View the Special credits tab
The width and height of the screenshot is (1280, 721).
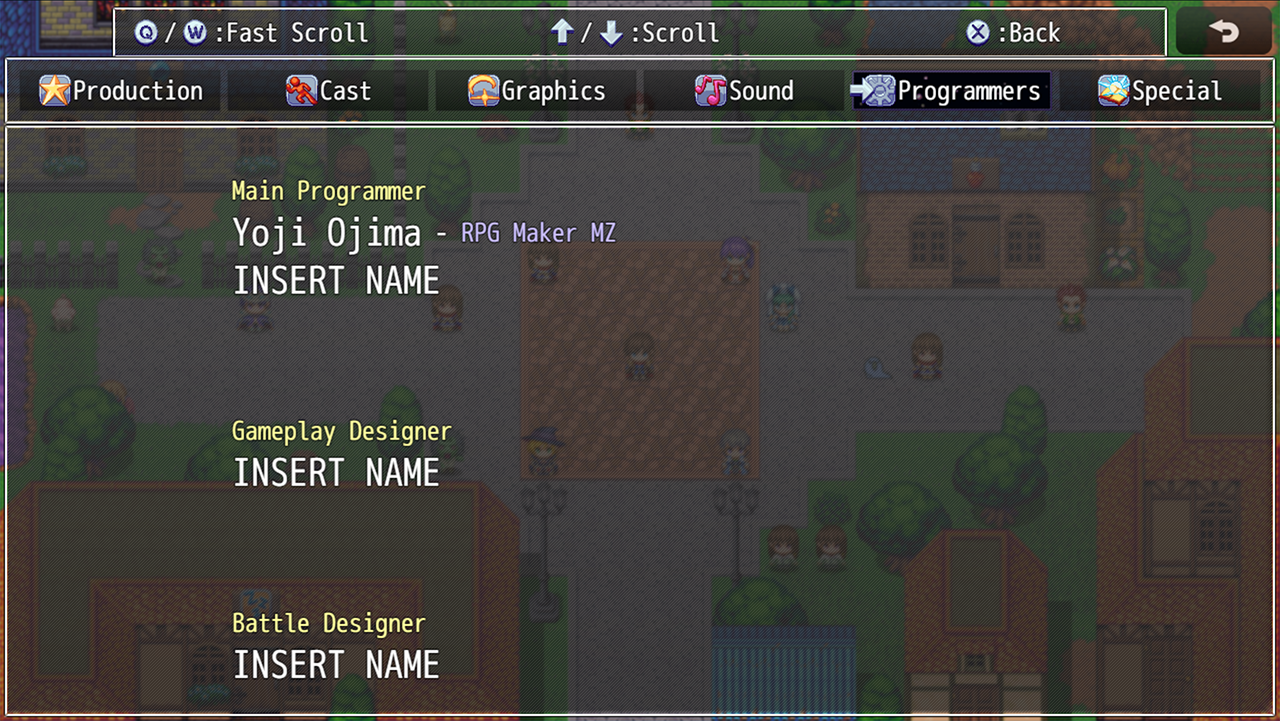click(1159, 91)
